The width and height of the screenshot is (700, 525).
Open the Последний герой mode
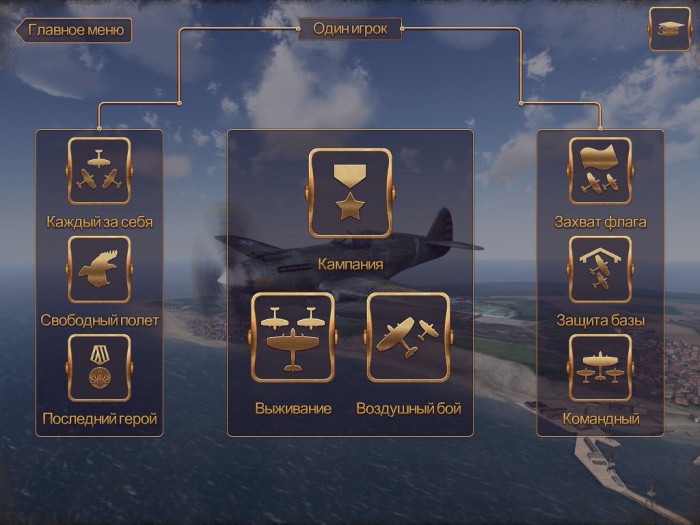[99, 367]
